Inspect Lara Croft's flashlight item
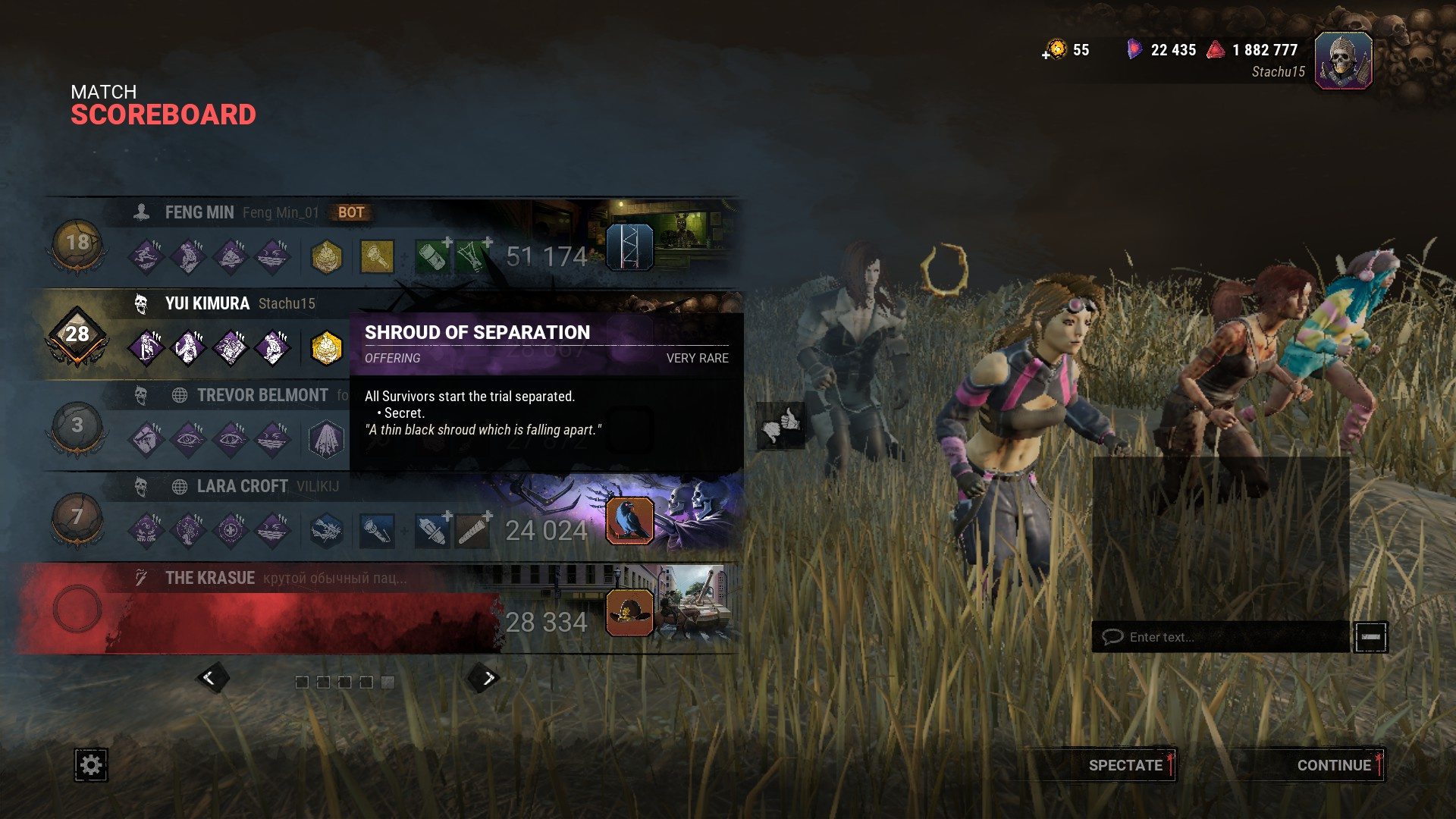This screenshot has width=1456, height=819. click(x=376, y=531)
